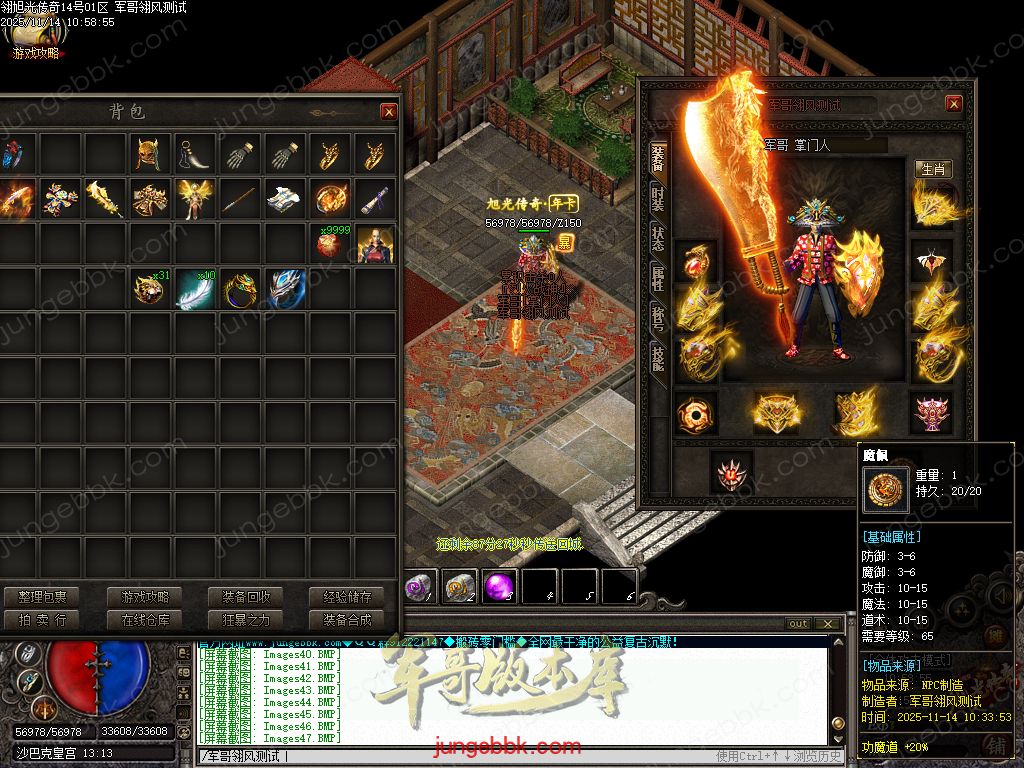
Task: Activate the 狂暴之力 button
Action: click(246, 620)
